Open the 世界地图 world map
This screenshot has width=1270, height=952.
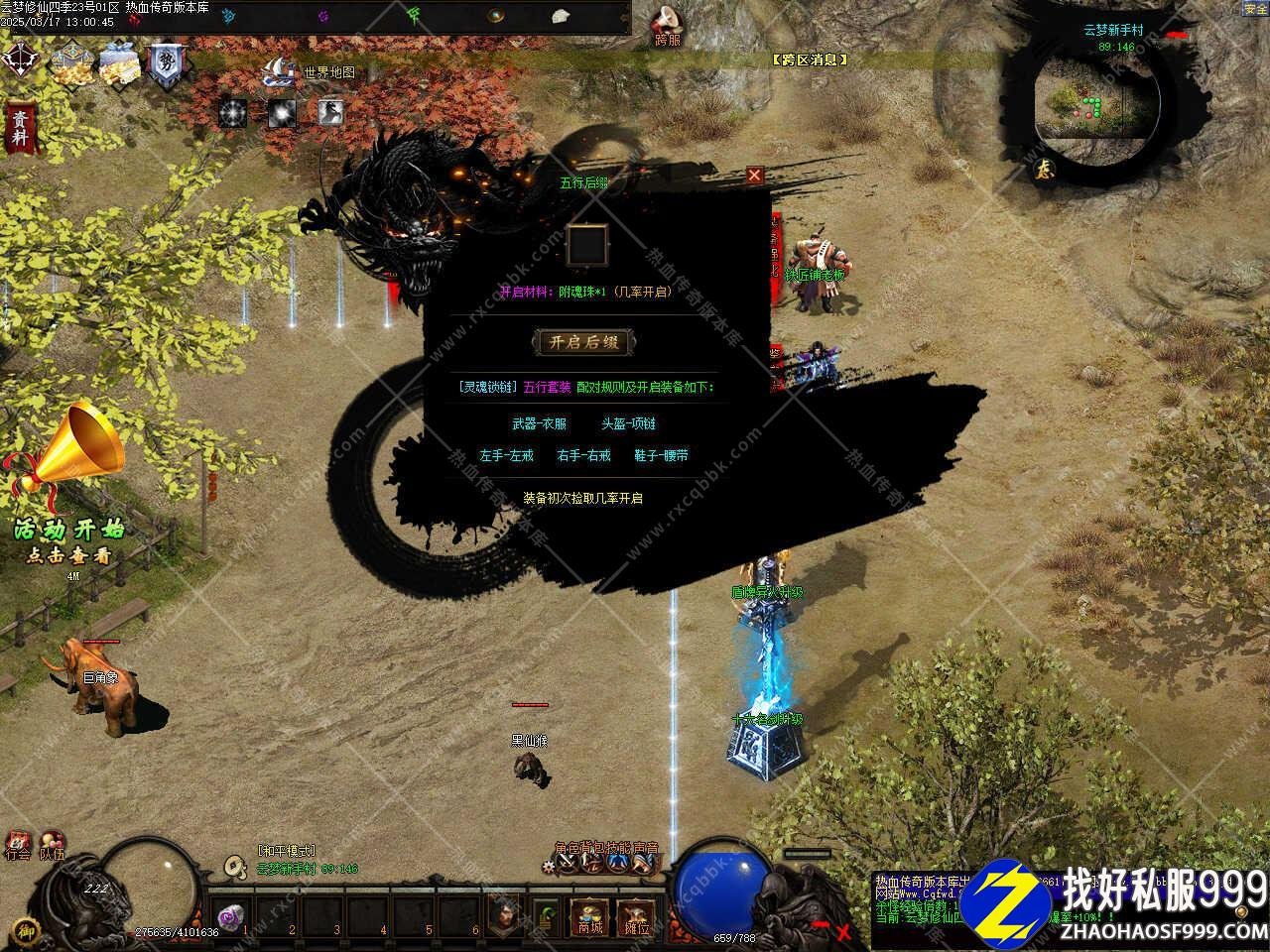pyautogui.click(x=310, y=72)
